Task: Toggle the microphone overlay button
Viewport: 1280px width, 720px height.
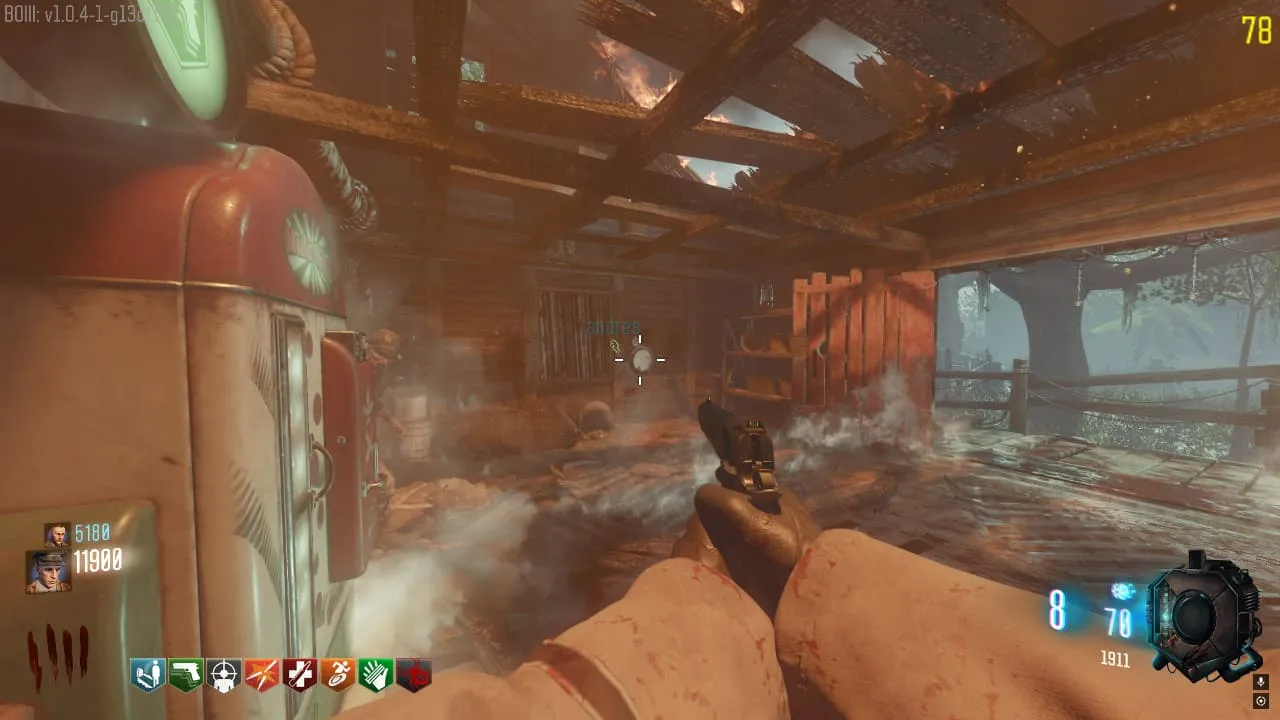Action: click(1260, 682)
